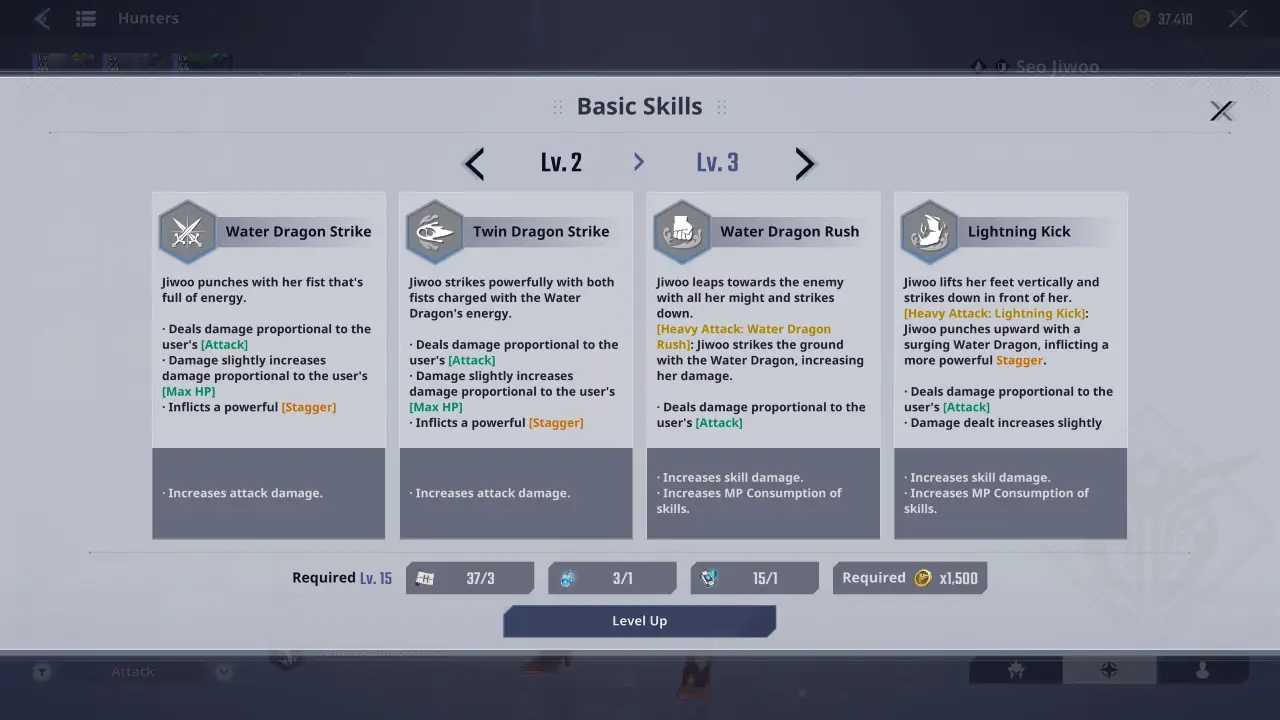Viewport: 1280px width, 720px height.
Task: Click the crystal material icon showing 15/1
Action: pos(708,577)
